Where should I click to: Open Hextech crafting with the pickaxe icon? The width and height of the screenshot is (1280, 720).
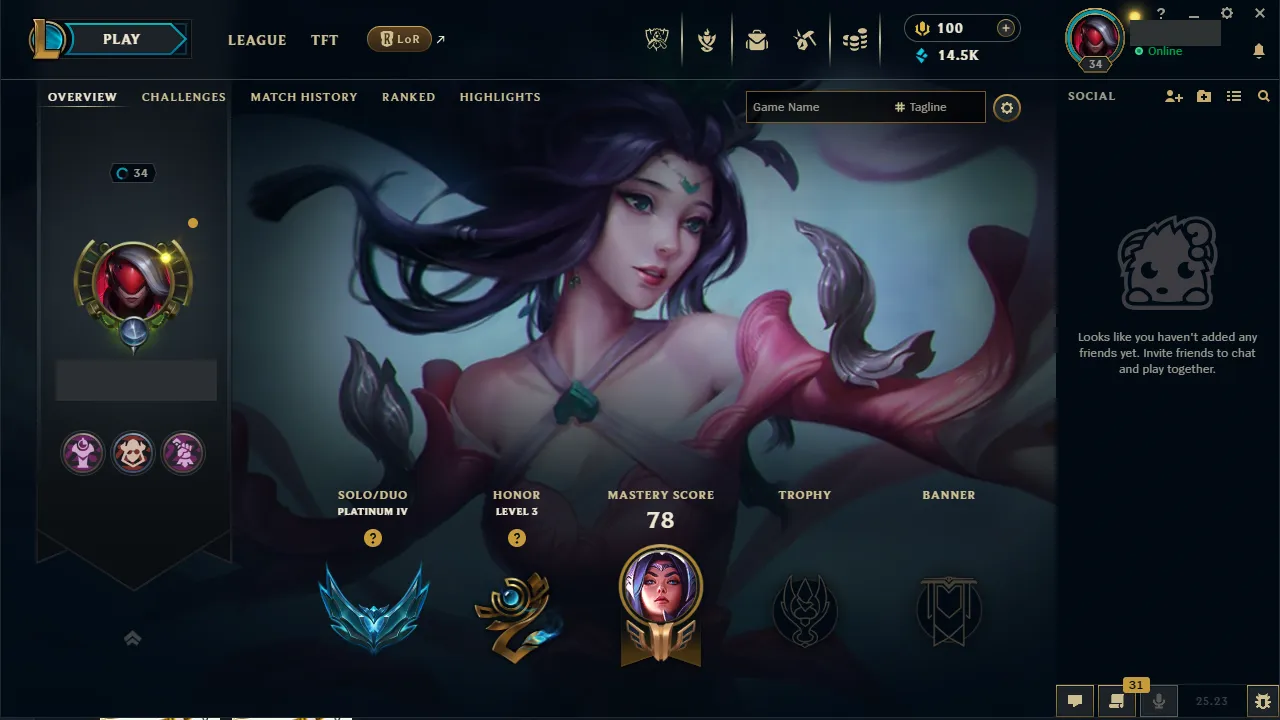(805, 38)
